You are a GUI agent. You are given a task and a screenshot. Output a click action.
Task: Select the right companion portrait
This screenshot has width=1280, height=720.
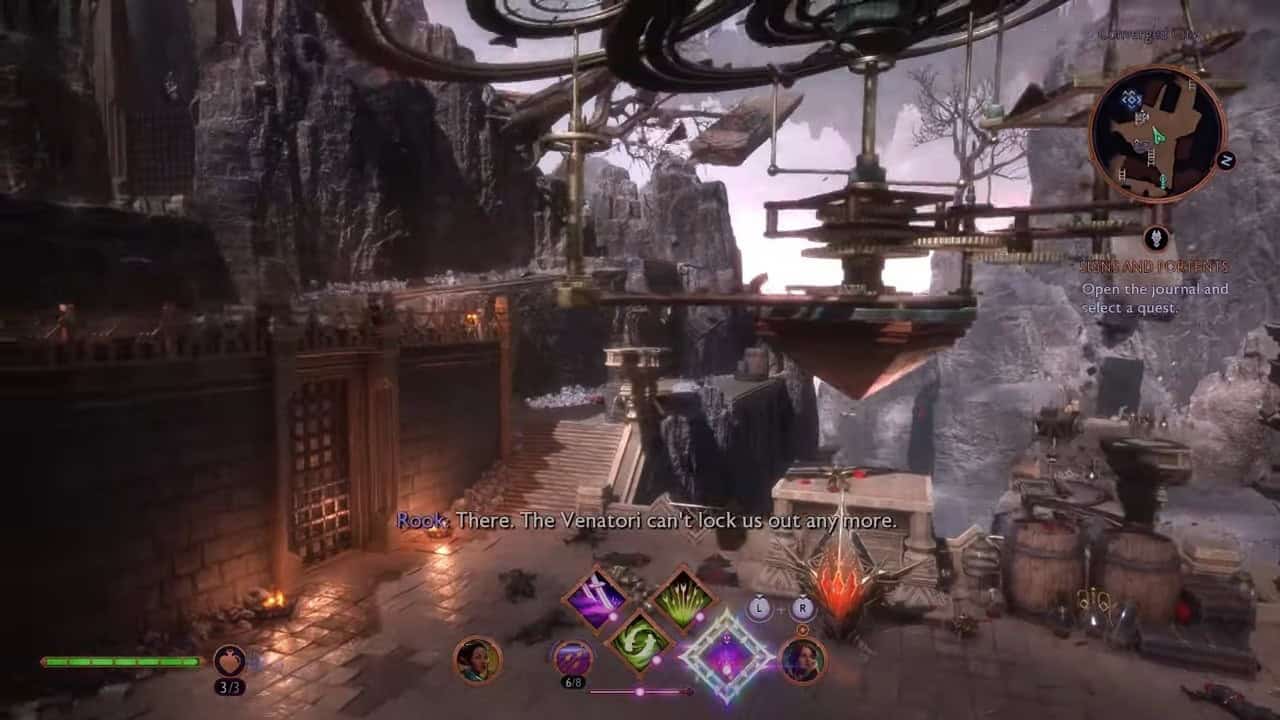tap(802, 660)
